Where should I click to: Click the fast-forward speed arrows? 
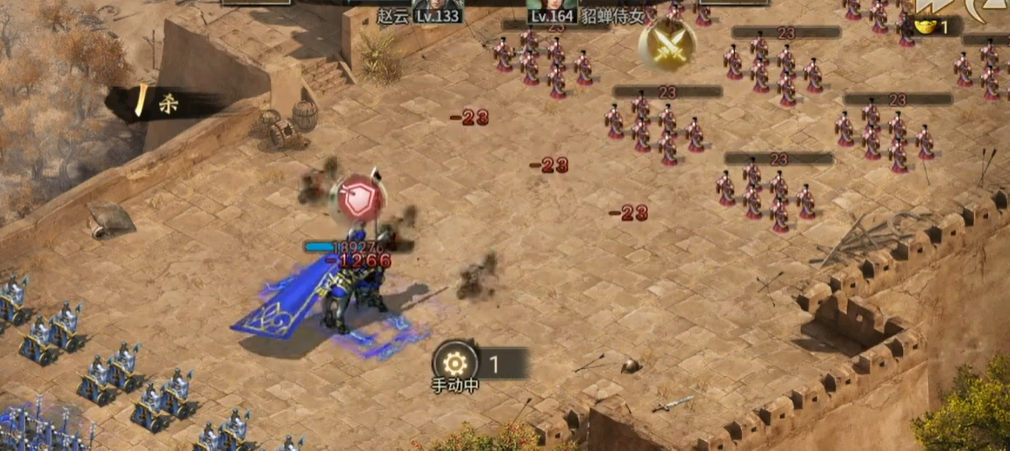(x=927, y=8)
